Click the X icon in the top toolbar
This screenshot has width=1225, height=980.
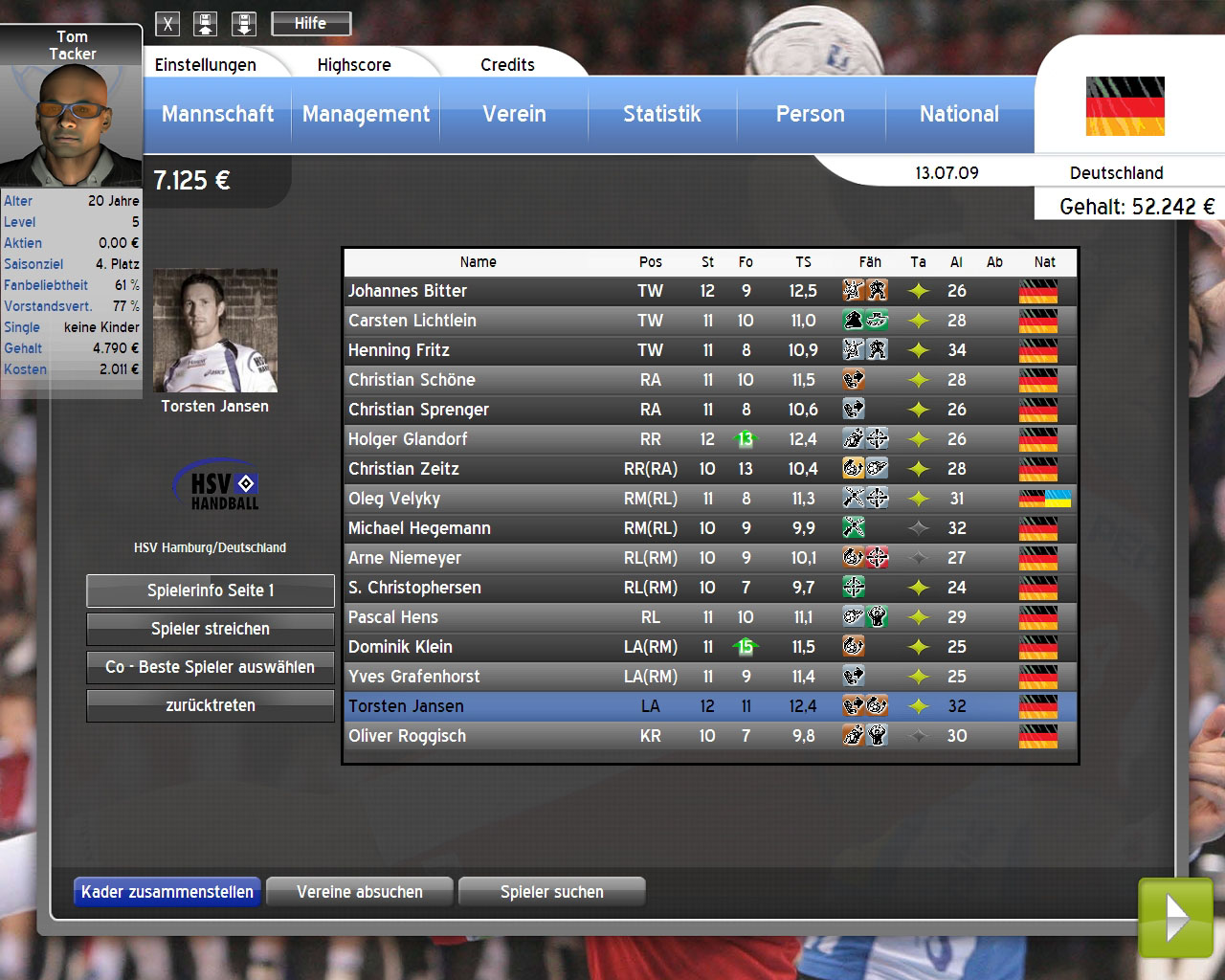click(167, 23)
